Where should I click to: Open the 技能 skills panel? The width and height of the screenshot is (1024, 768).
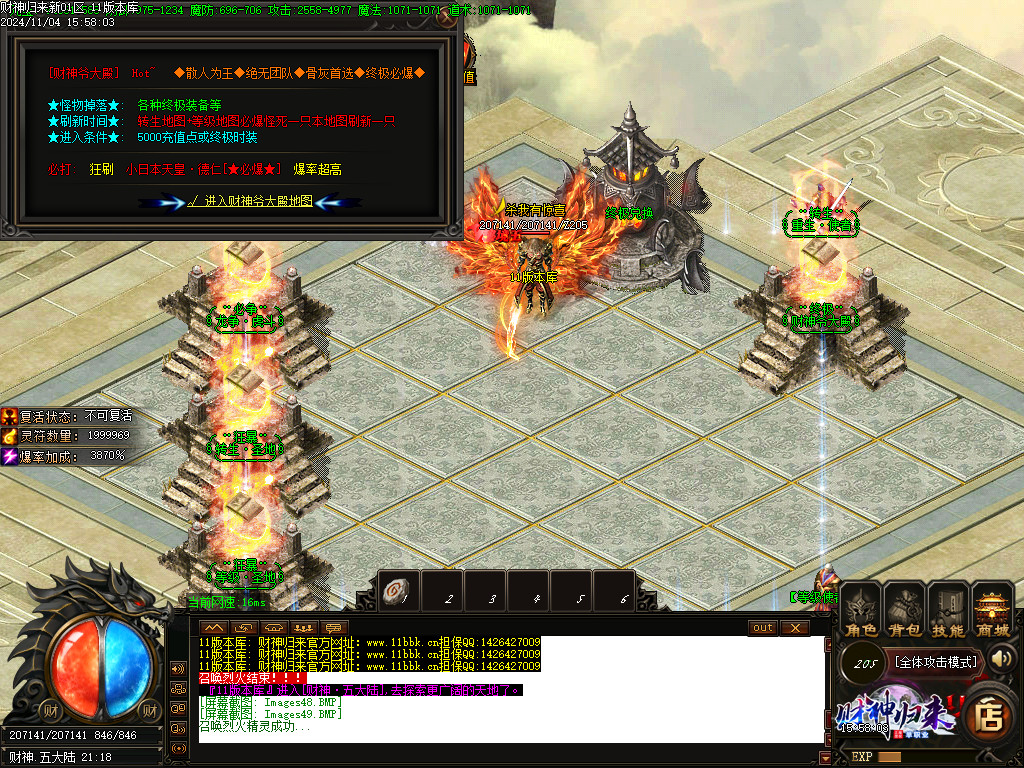[x=948, y=610]
